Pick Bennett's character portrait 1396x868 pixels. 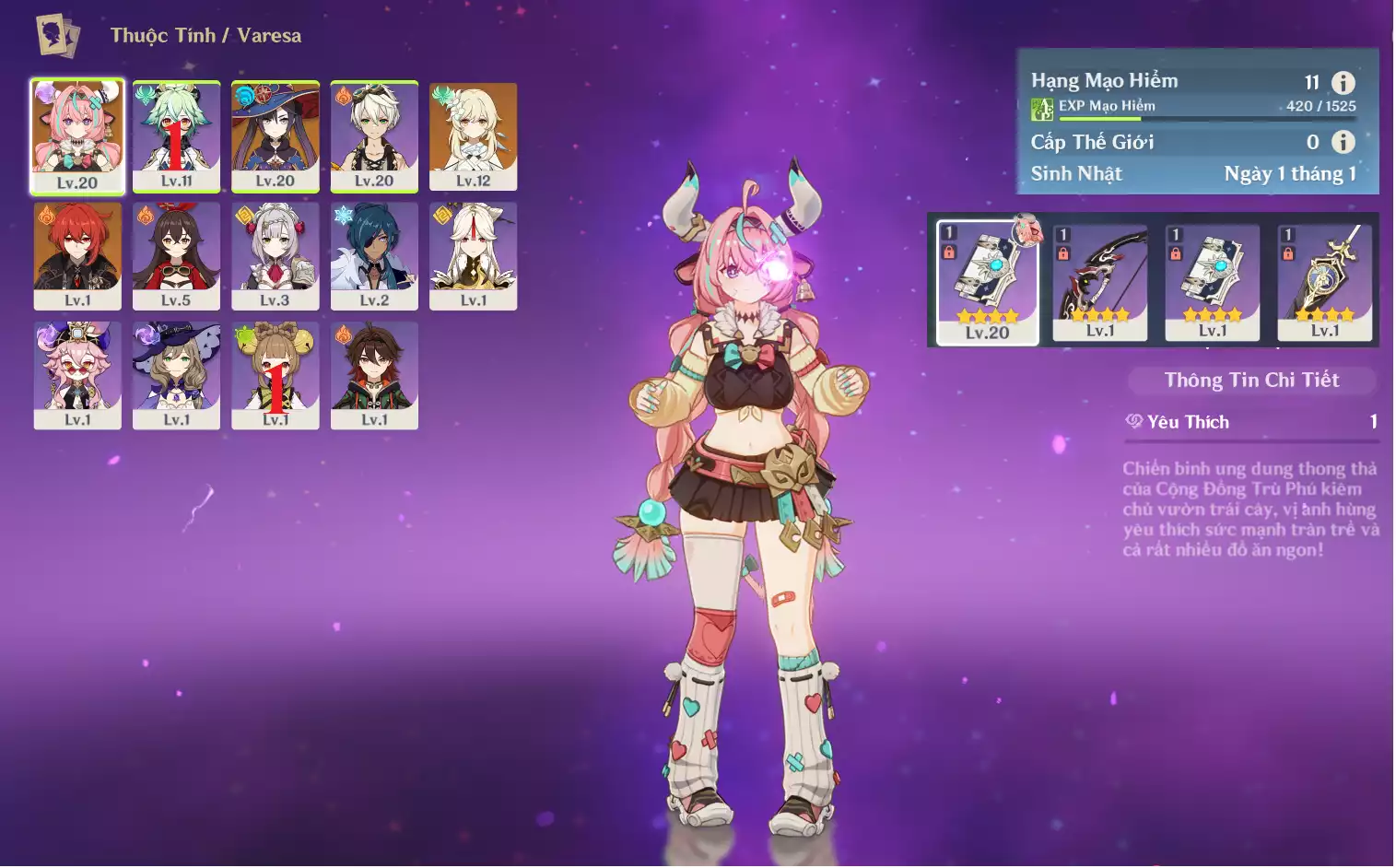click(x=374, y=135)
